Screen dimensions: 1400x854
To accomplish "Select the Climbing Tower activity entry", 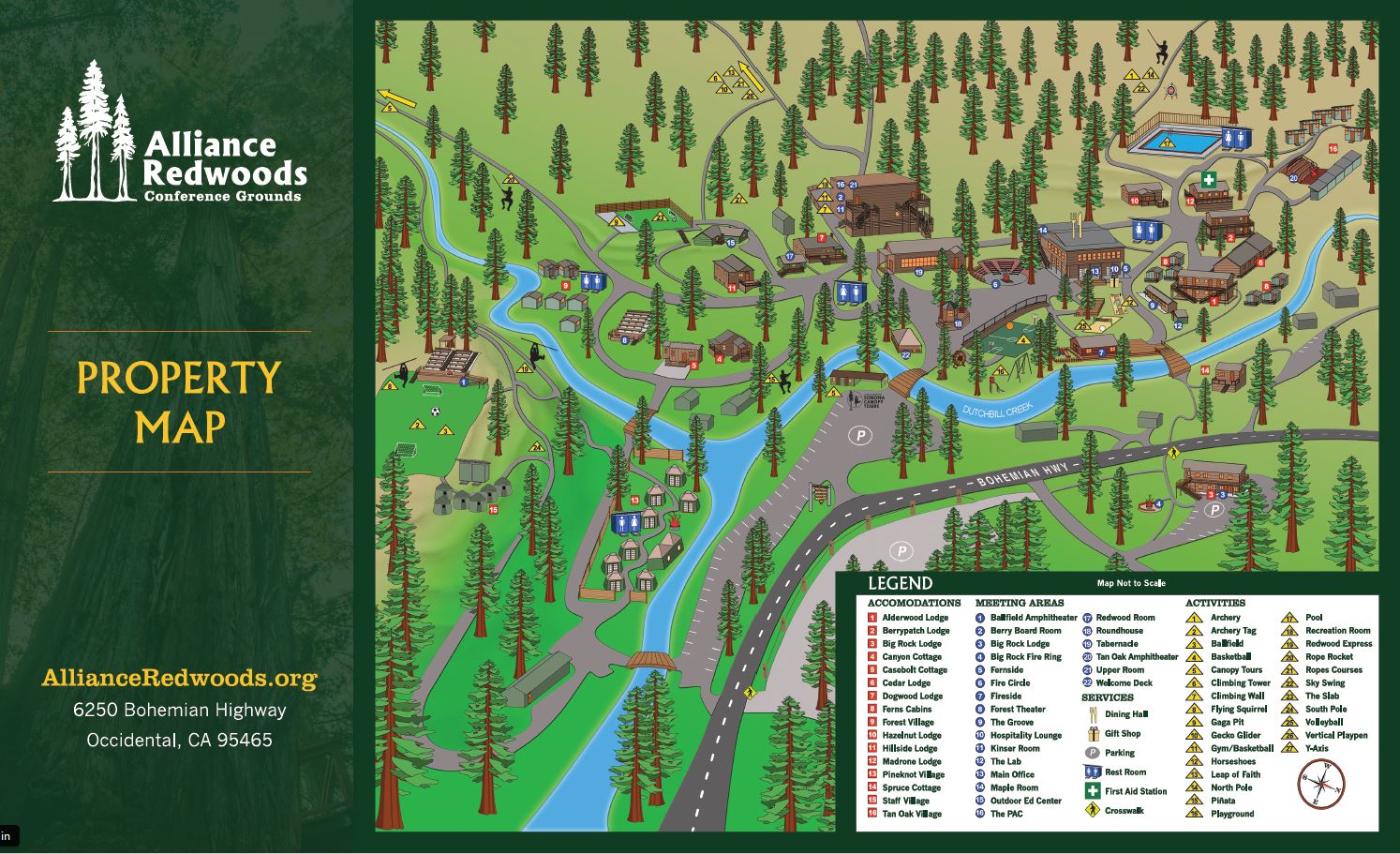I will (1240, 683).
